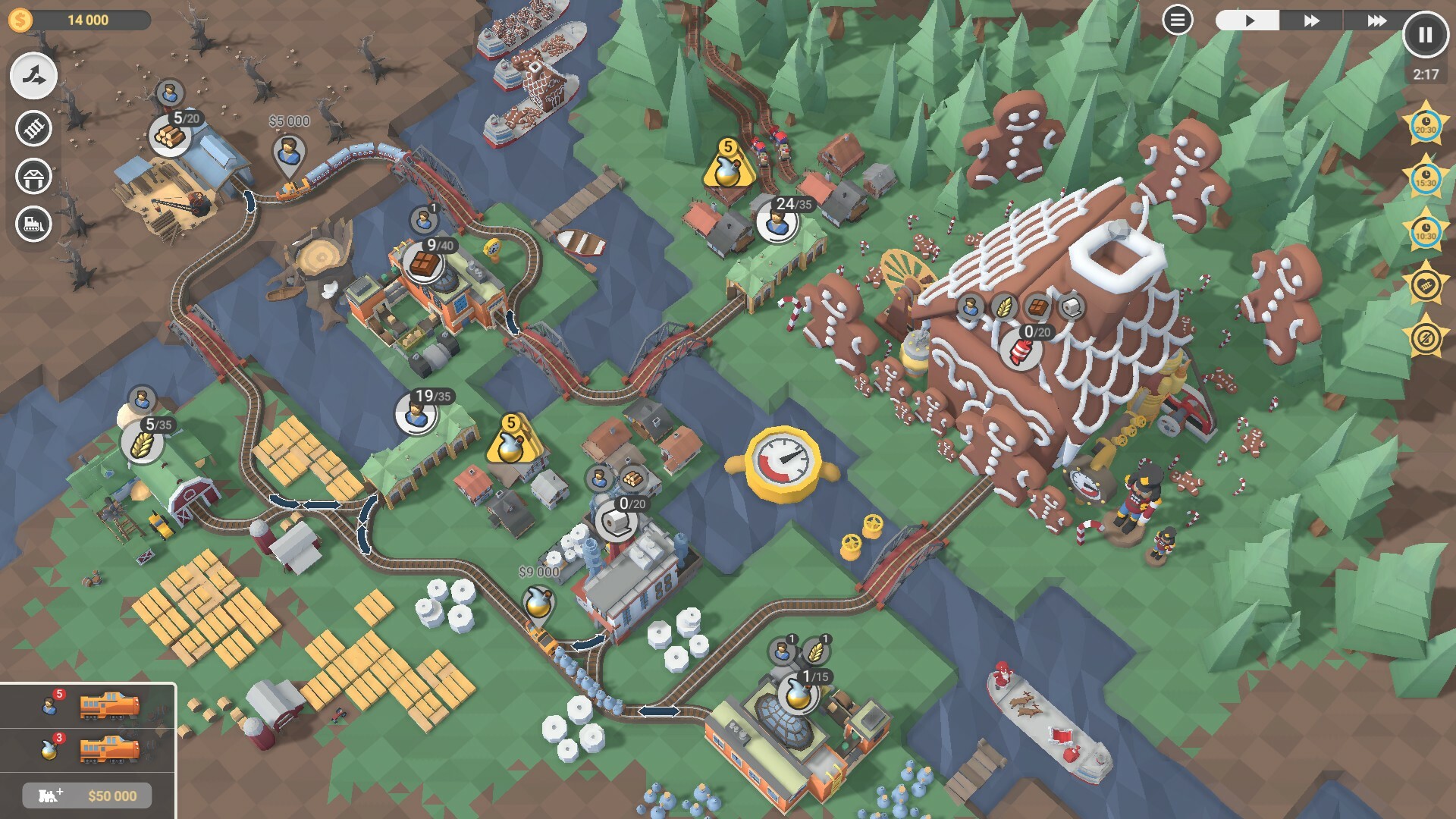The image size is (1456, 819).
Task: Click the 10:30 timed star objective
Action: click(1426, 231)
